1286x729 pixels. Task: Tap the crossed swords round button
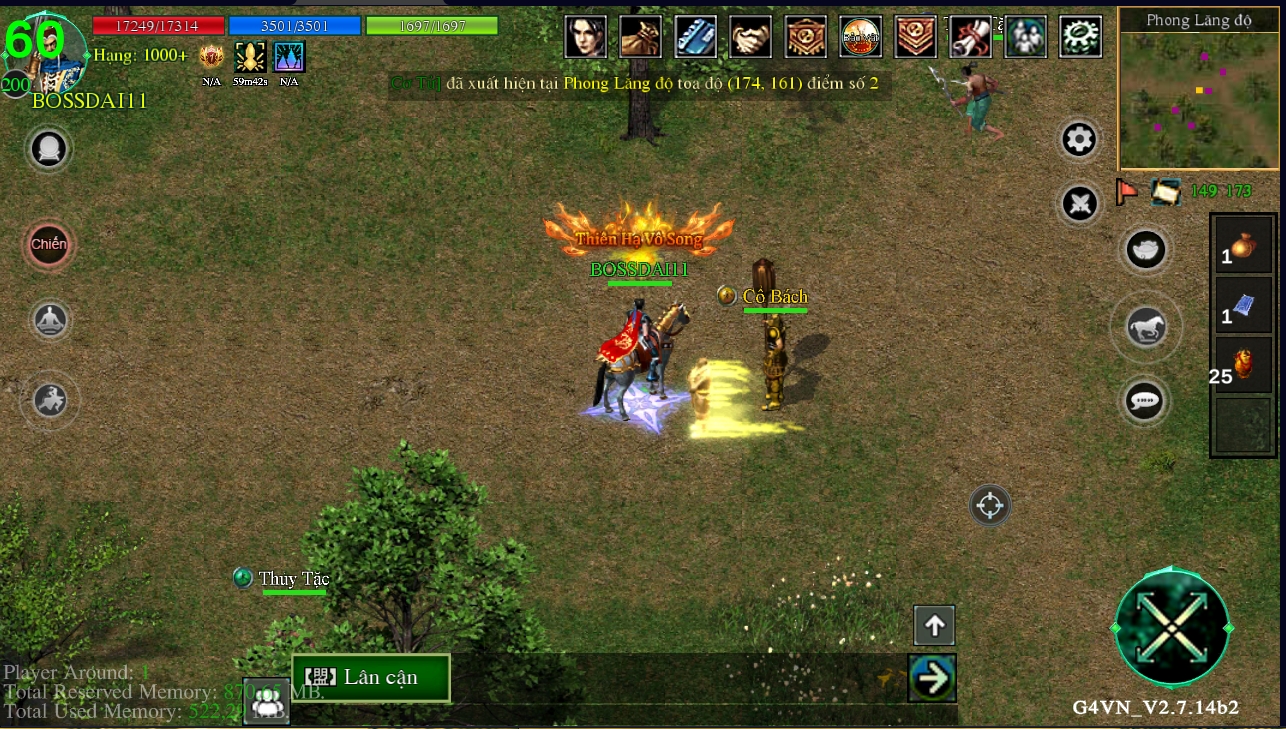pos(1080,204)
